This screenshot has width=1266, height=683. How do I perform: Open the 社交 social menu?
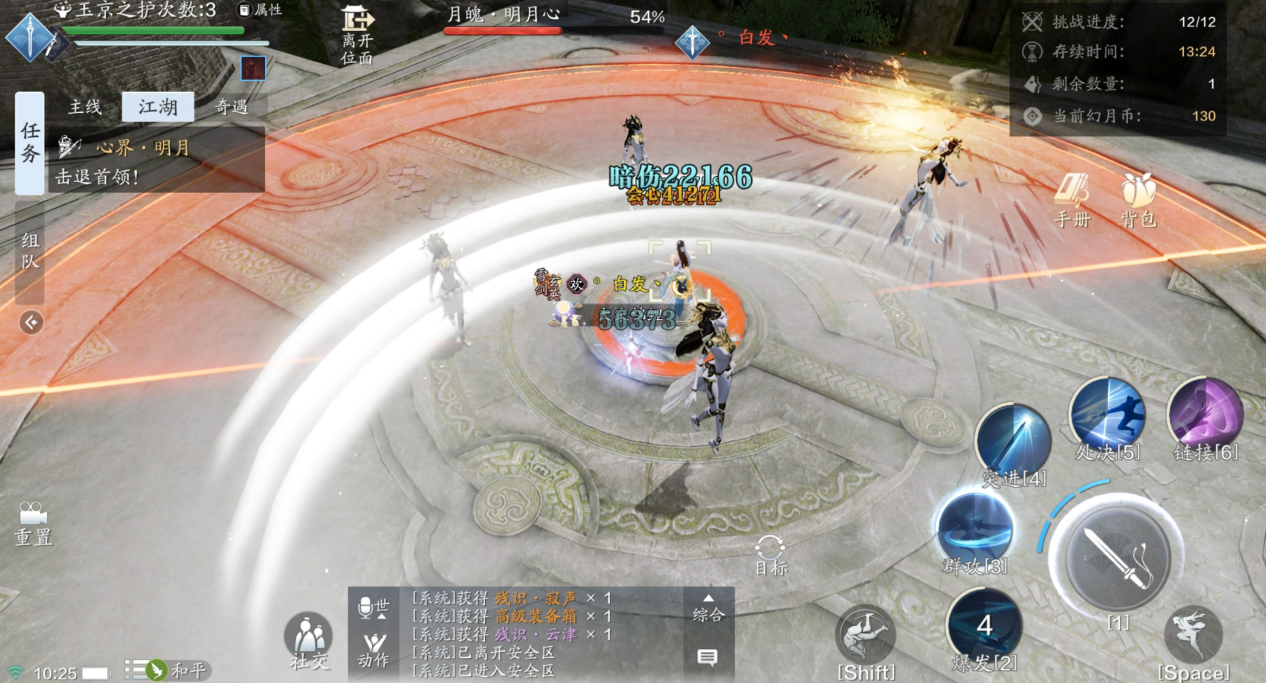pyautogui.click(x=308, y=640)
